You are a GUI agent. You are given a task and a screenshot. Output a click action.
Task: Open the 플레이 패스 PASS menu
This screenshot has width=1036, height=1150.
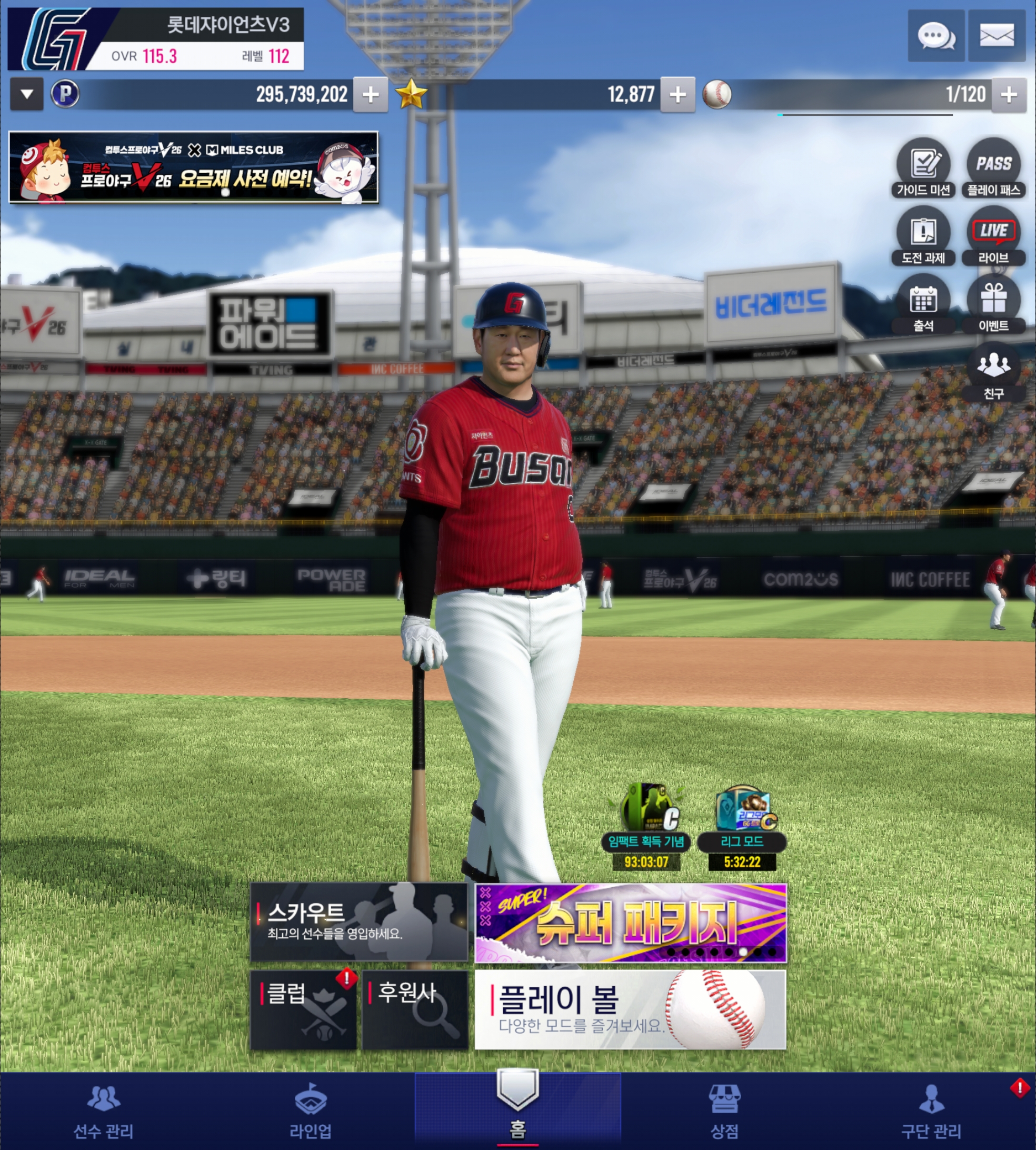[x=993, y=168]
